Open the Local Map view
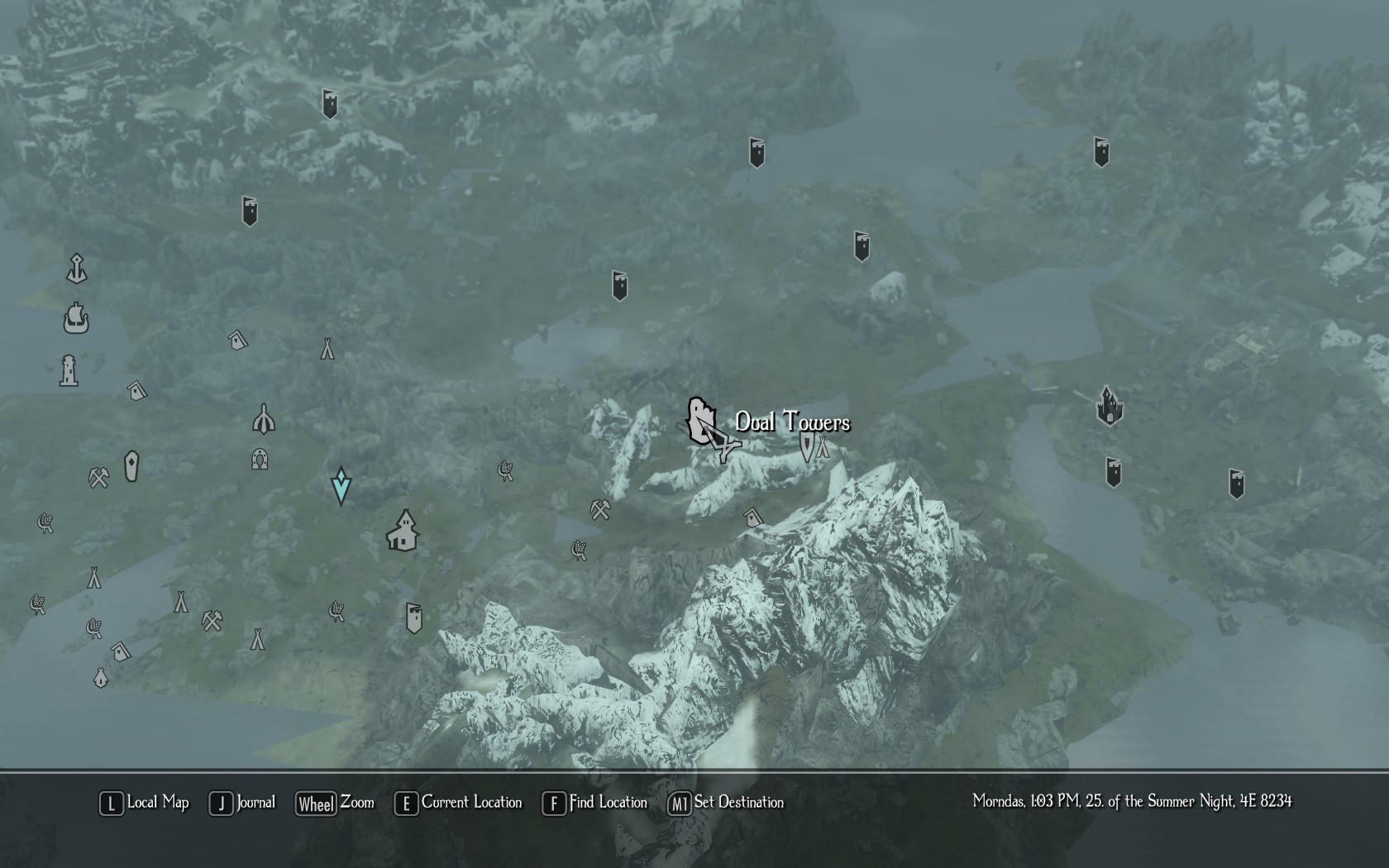Screen dimensions: 1389x868 (145, 803)
